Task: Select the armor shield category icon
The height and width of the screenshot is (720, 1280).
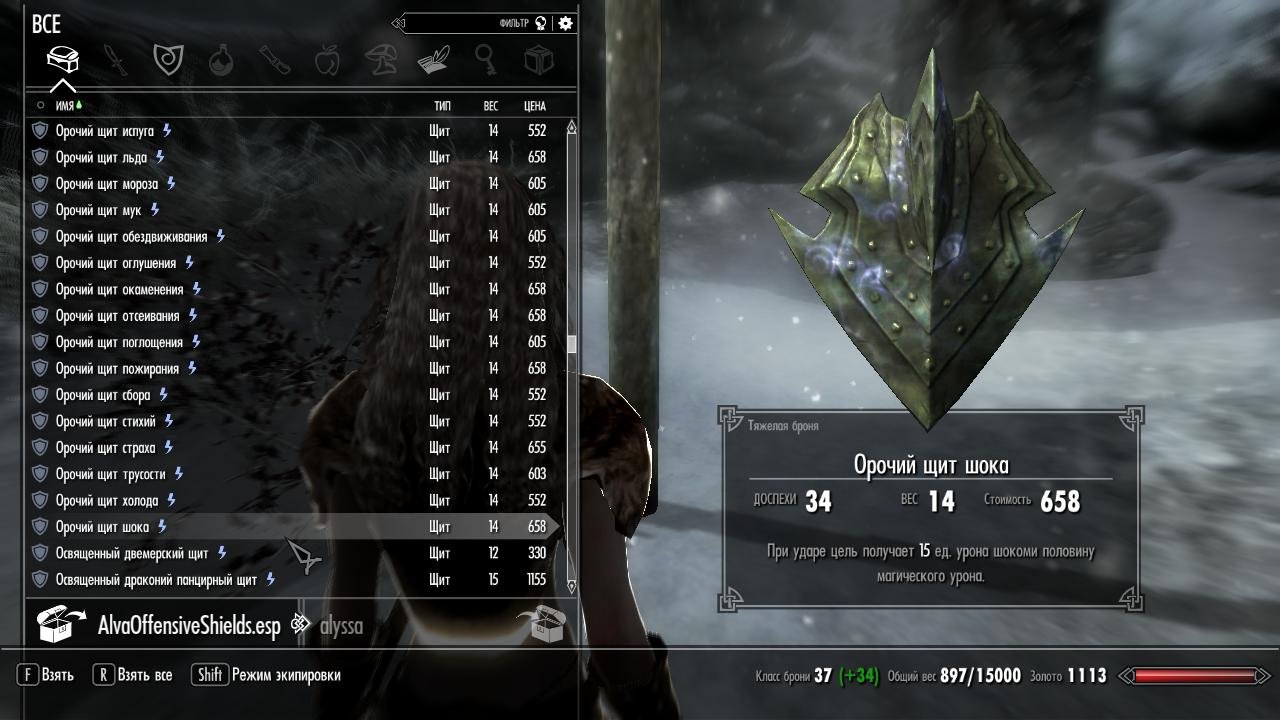Action: (x=169, y=58)
